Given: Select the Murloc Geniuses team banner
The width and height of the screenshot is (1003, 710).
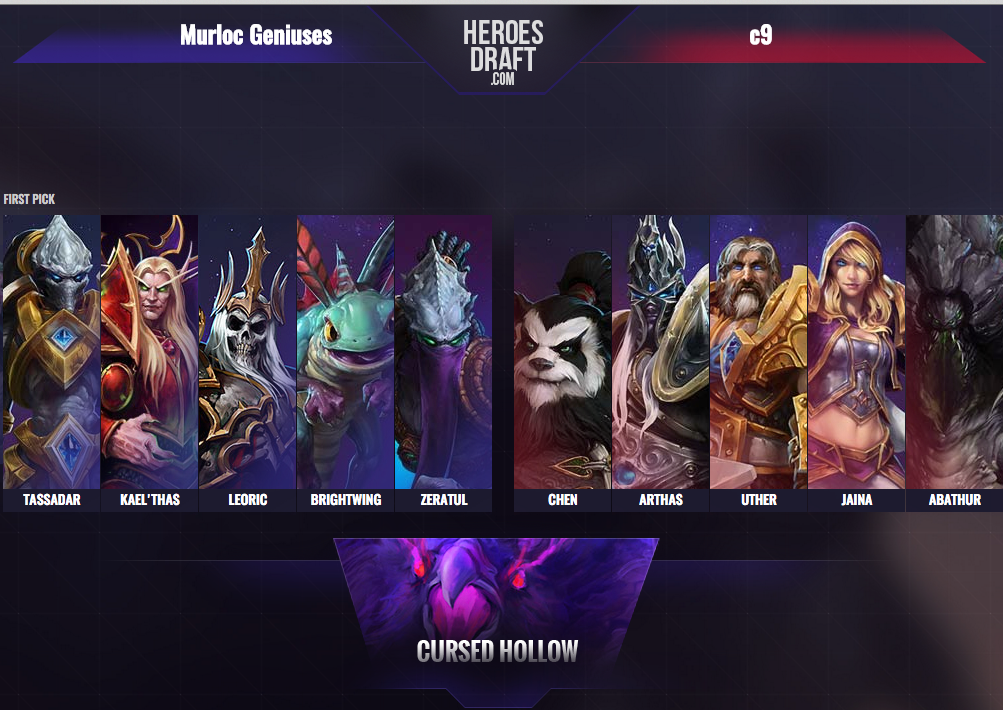Looking at the screenshot, I should [x=256, y=37].
